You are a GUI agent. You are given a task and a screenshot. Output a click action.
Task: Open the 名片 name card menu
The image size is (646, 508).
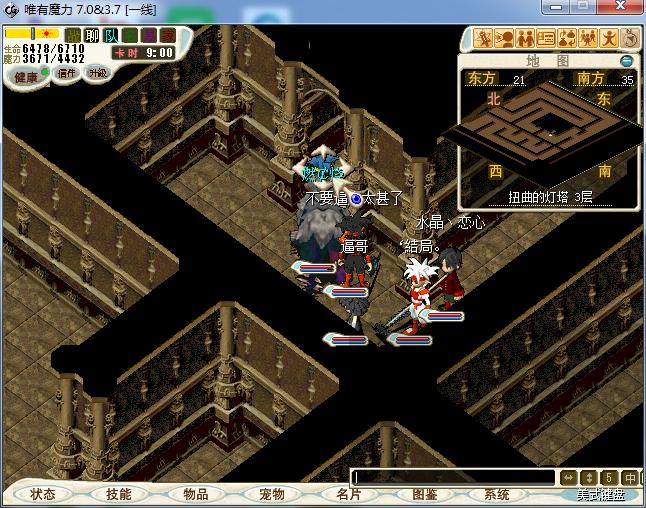click(x=348, y=494)
